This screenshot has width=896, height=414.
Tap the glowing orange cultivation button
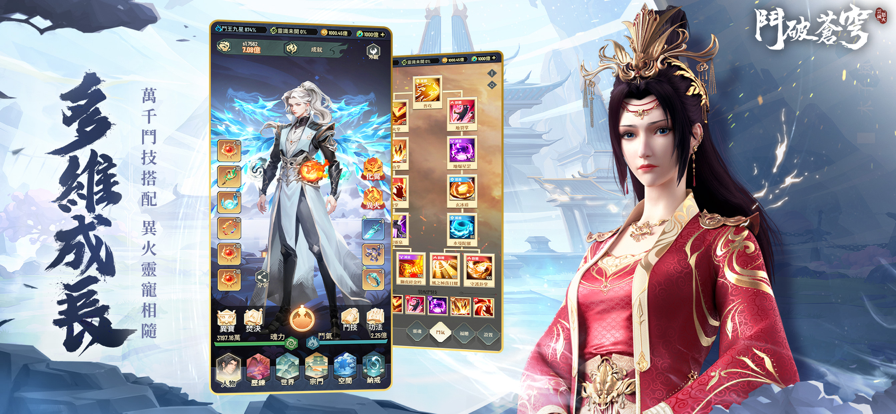pos(300,319)
